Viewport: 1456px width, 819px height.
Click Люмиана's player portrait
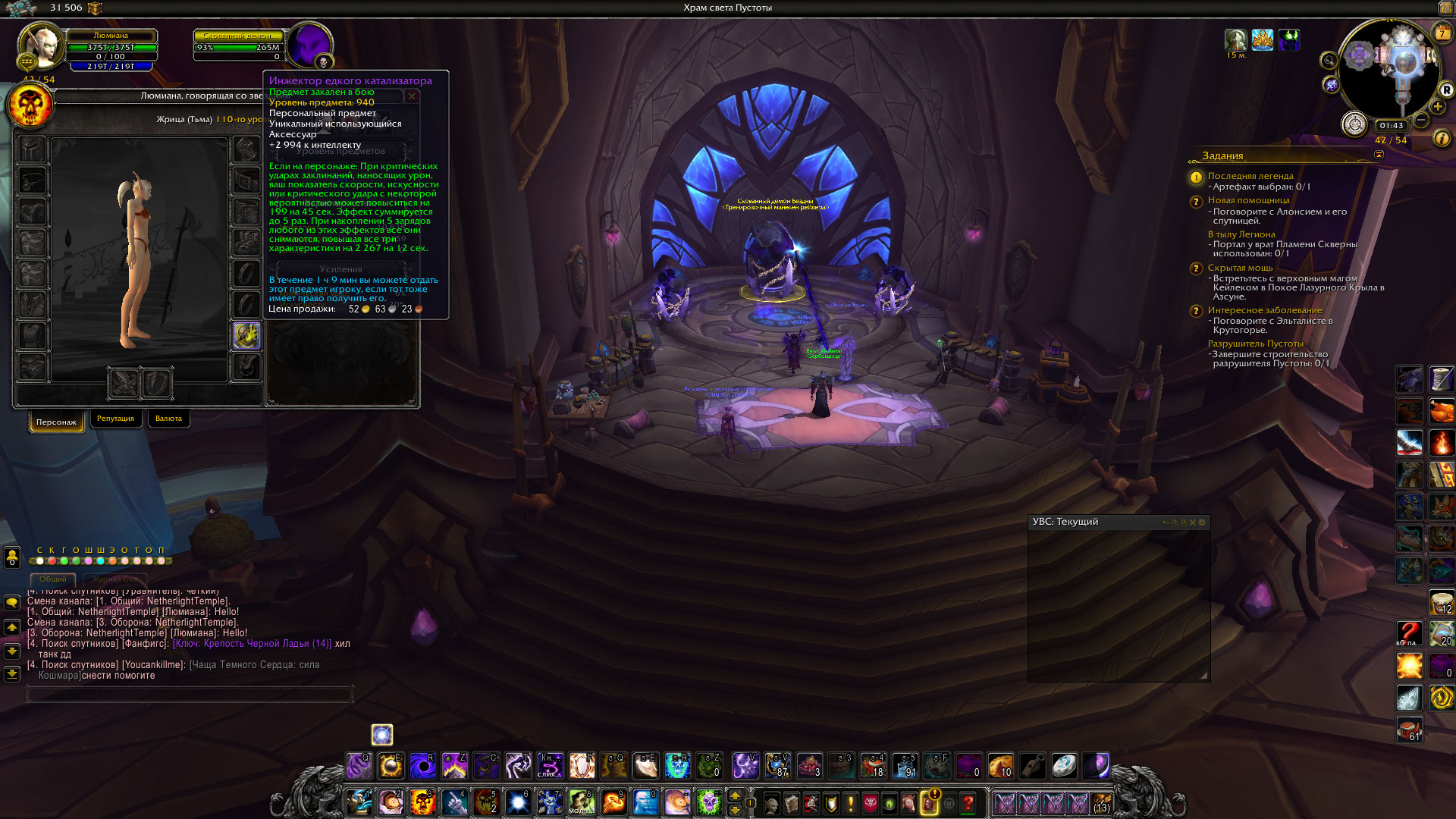tap(39, 45)
